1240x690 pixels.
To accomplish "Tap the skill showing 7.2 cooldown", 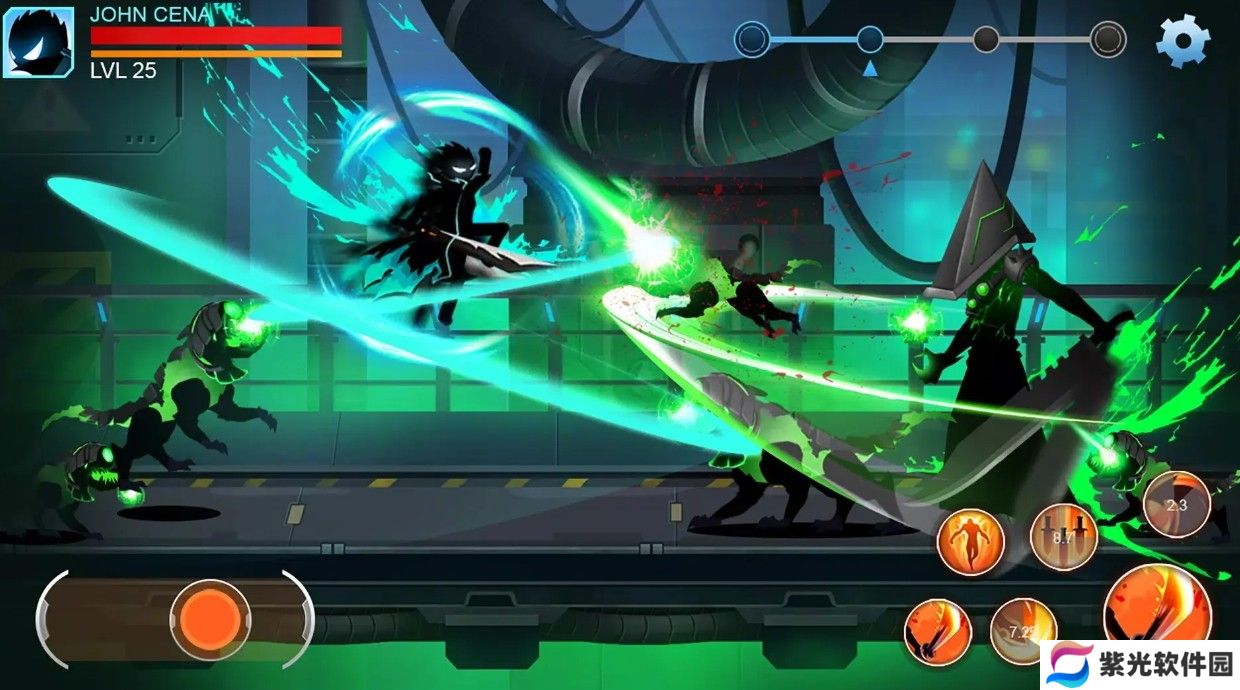I will [1022, 631].
